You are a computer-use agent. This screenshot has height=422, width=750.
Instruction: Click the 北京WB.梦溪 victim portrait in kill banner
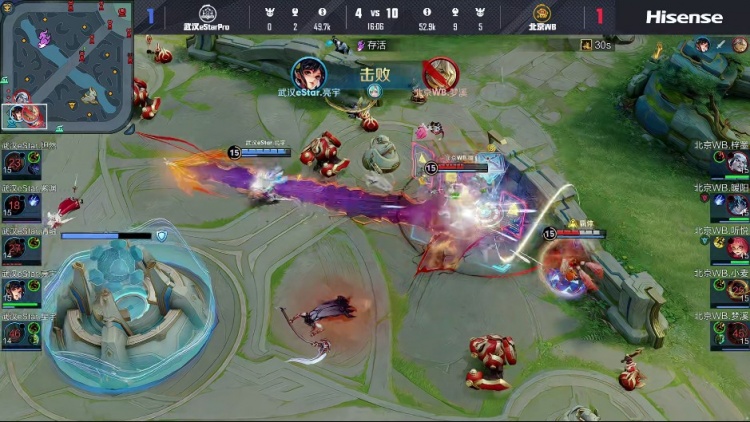[x=440, y=74]
